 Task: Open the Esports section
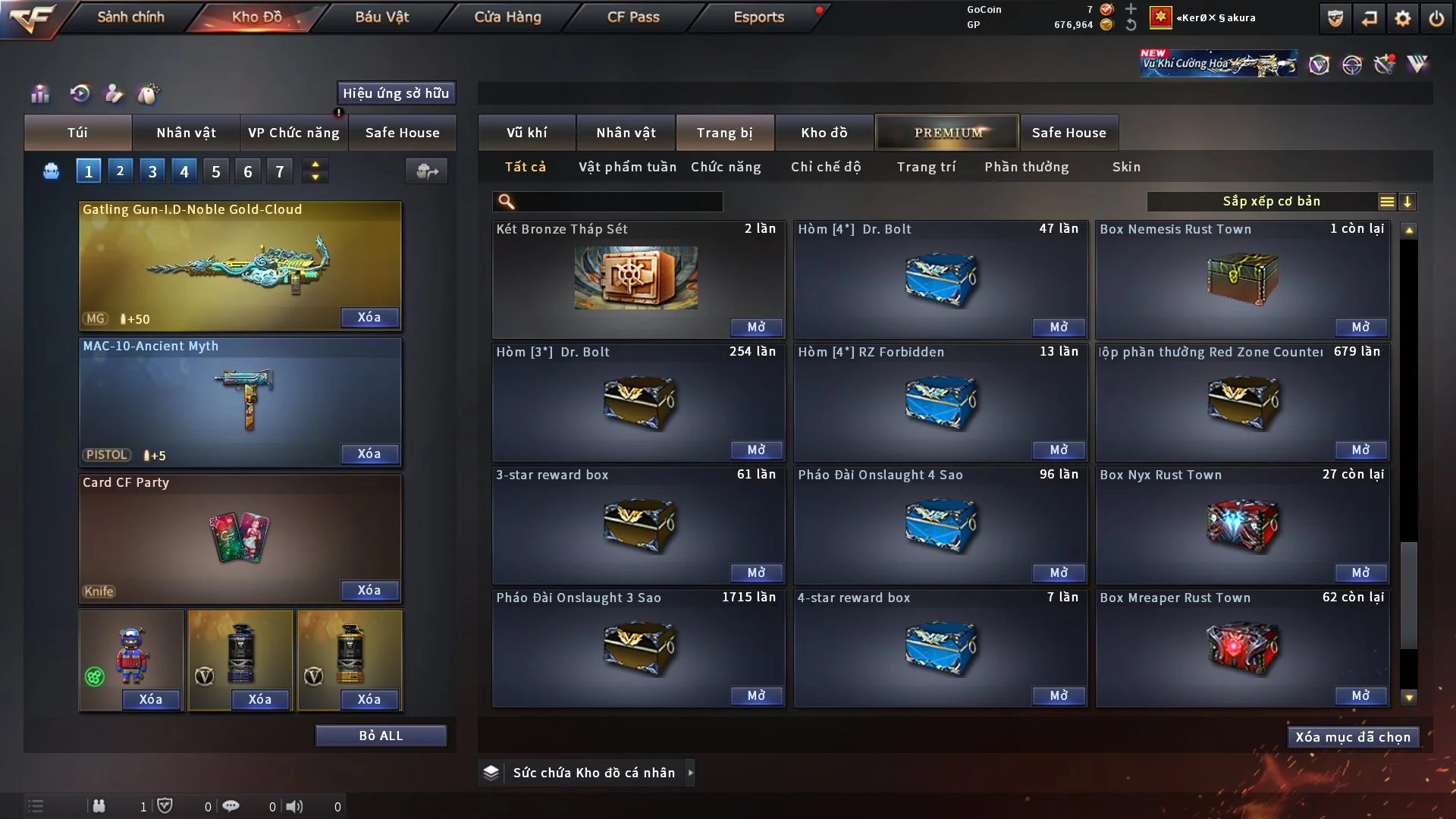[758, 17]
